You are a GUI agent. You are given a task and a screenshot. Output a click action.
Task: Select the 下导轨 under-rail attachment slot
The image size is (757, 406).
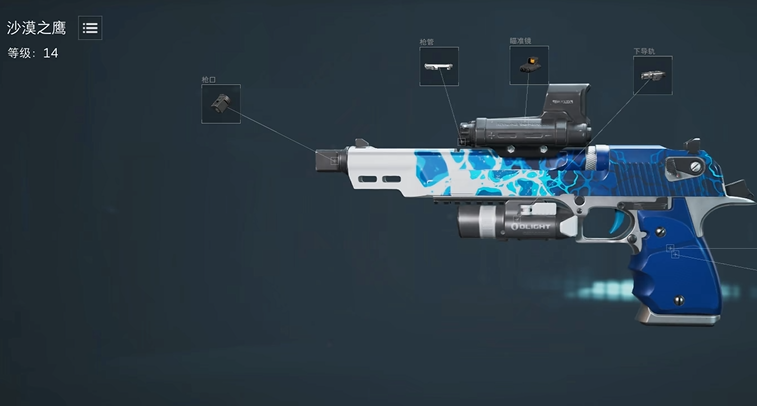(x=652, y=75)
